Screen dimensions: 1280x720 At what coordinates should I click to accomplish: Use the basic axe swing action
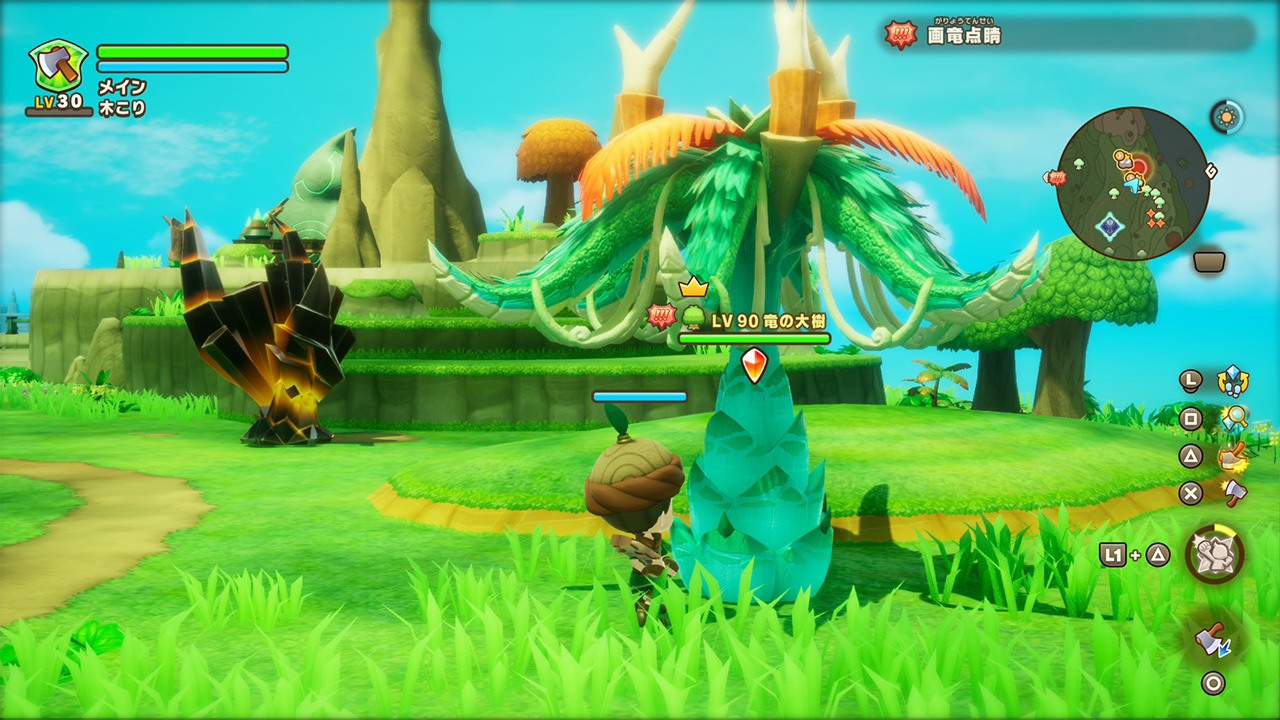1234,492
